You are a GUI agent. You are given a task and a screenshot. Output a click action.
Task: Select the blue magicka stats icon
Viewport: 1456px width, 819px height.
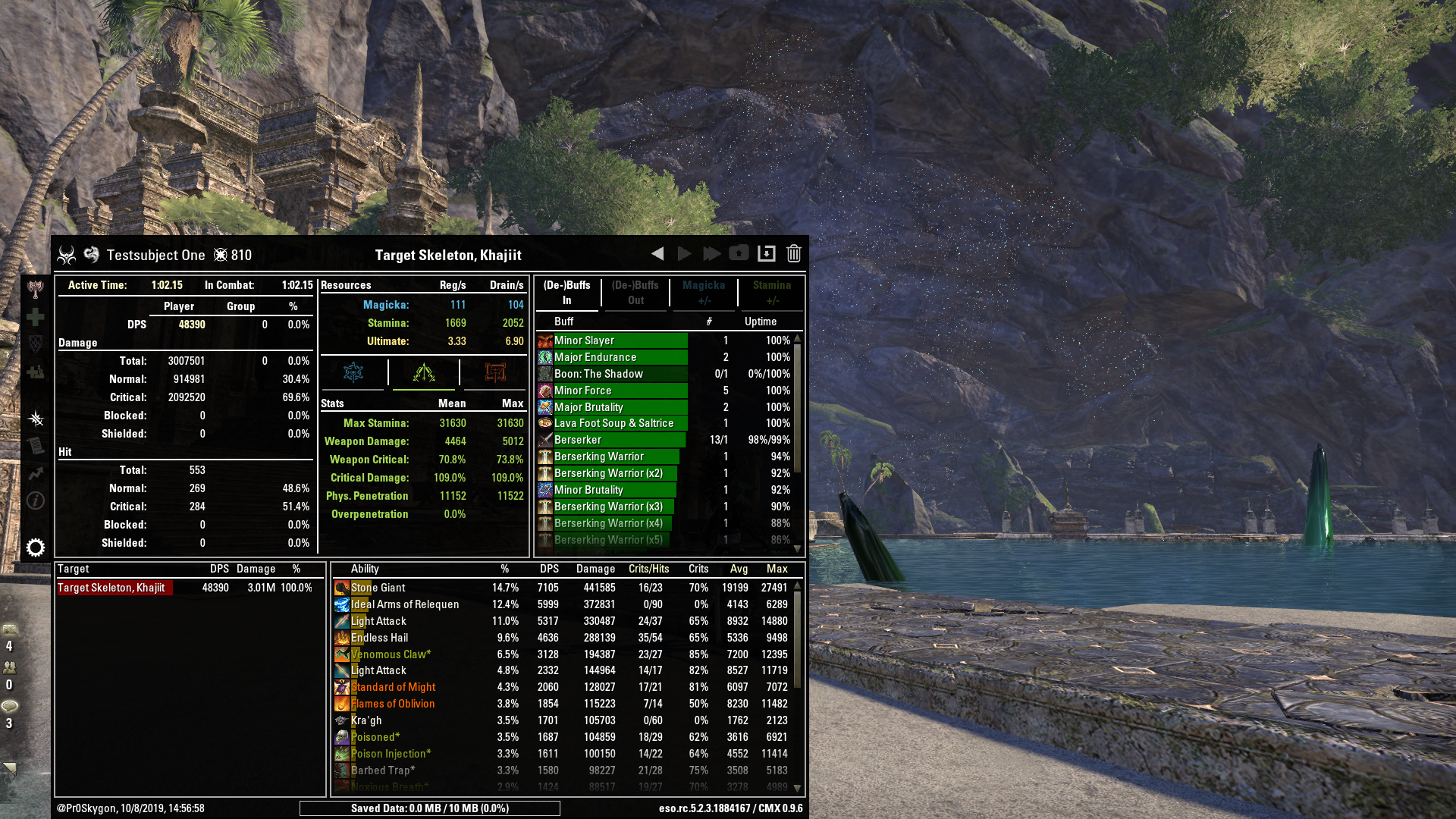pos(353,372)
